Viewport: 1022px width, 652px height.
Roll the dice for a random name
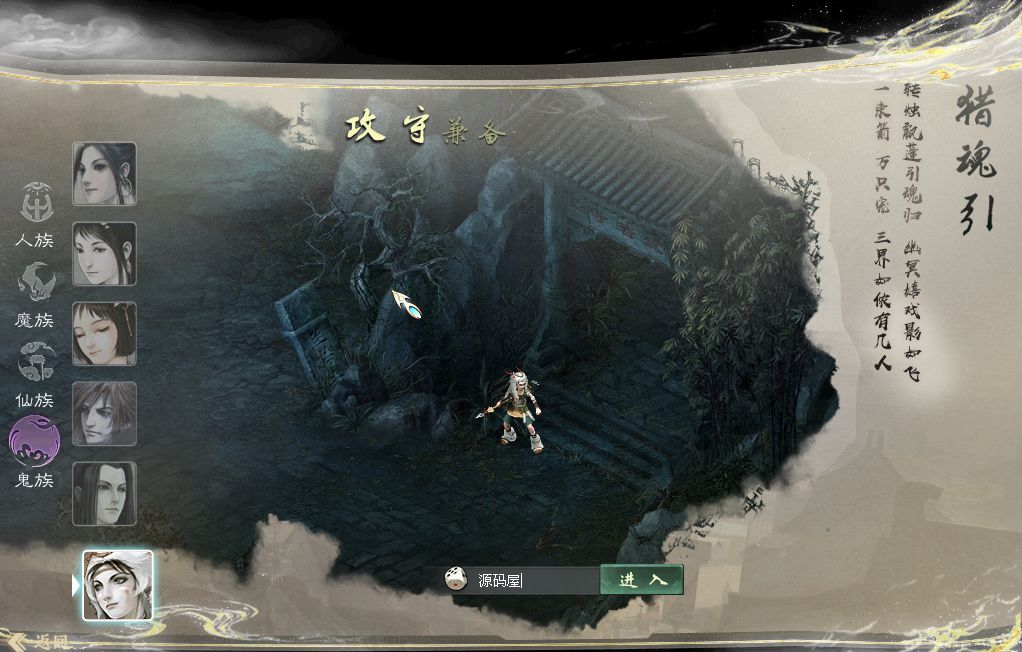[456, 579]
